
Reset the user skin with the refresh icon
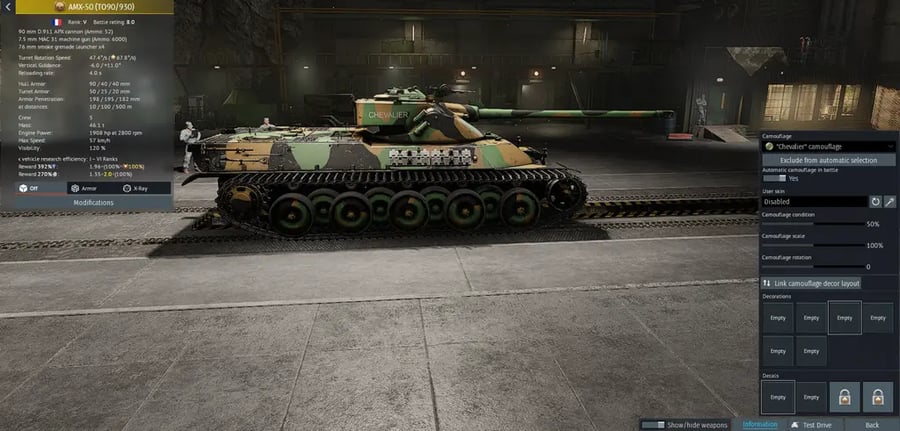tap(876, 202)
